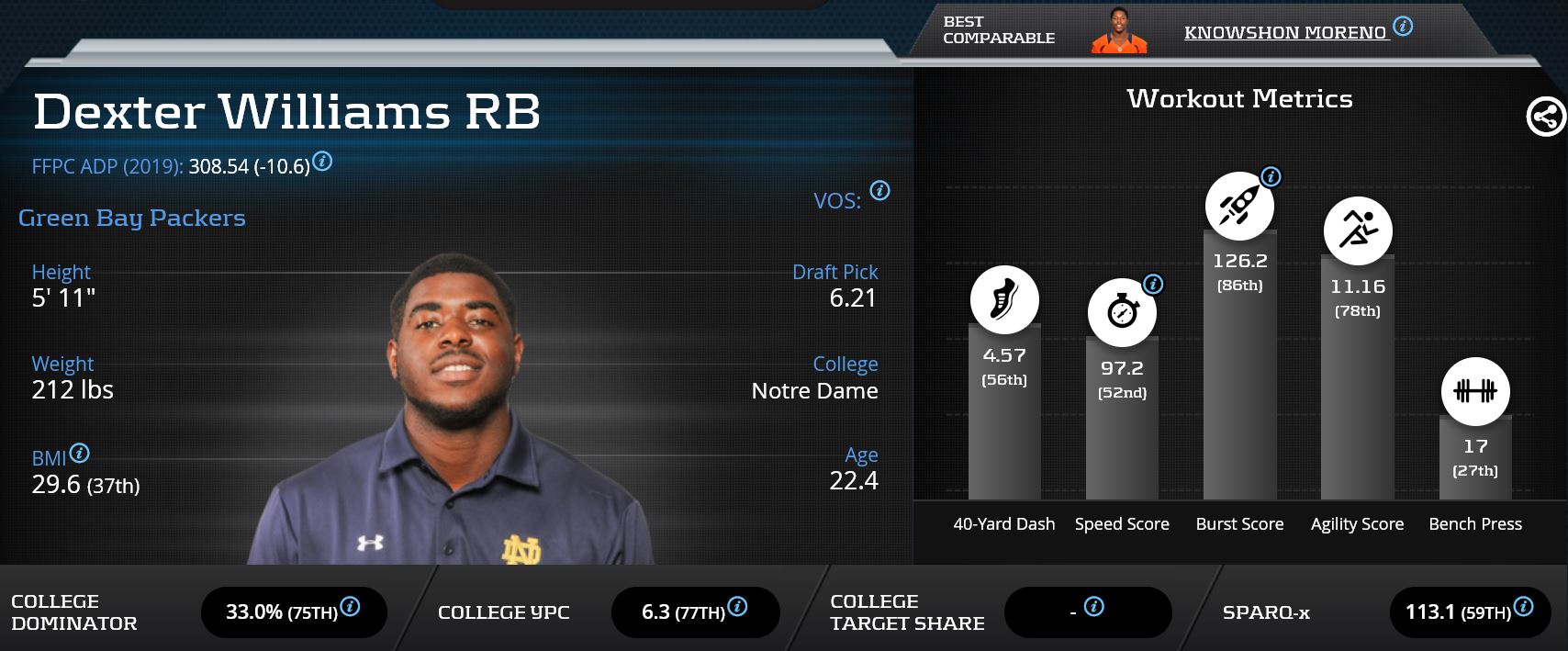Open the VOS info tooltip icon

tap(879, 191)
